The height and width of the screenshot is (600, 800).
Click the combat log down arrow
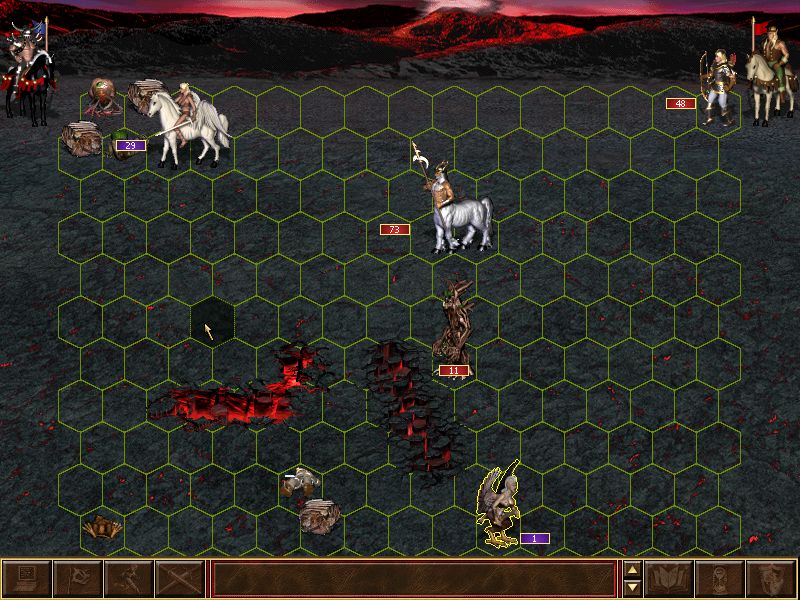(x=632, y=588)
